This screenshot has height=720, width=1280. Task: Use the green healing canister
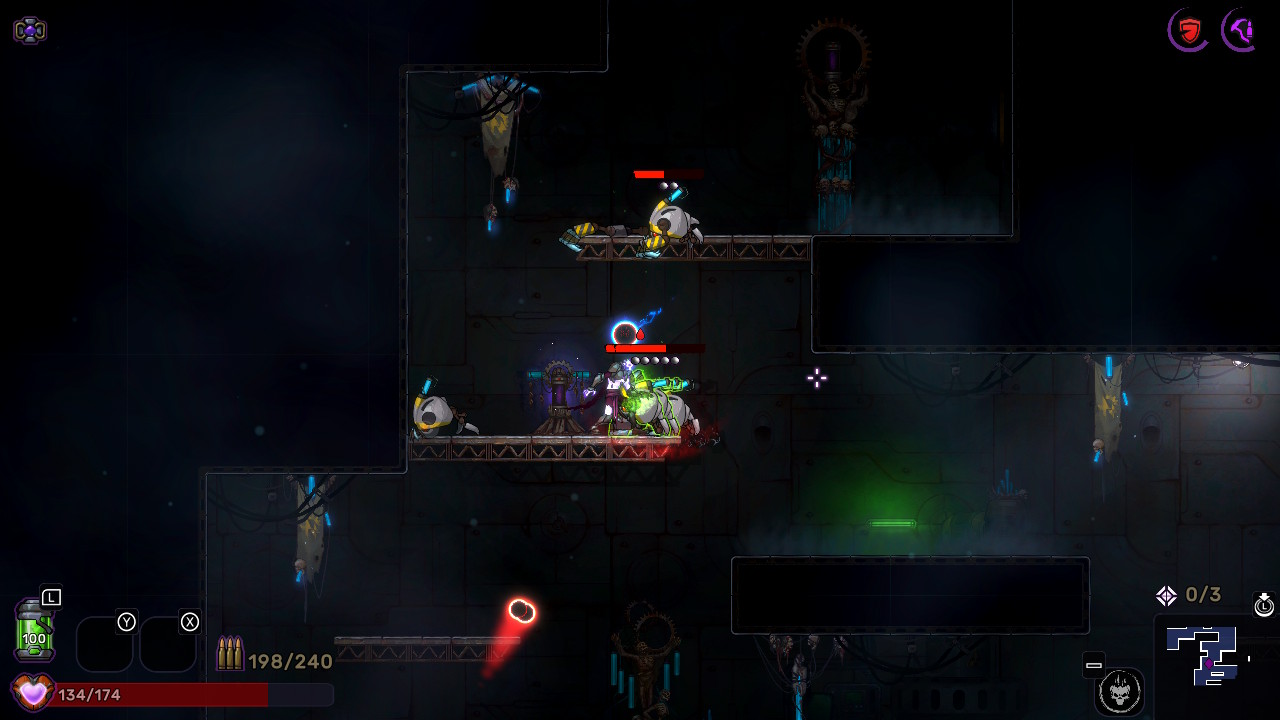pos(34,630)
